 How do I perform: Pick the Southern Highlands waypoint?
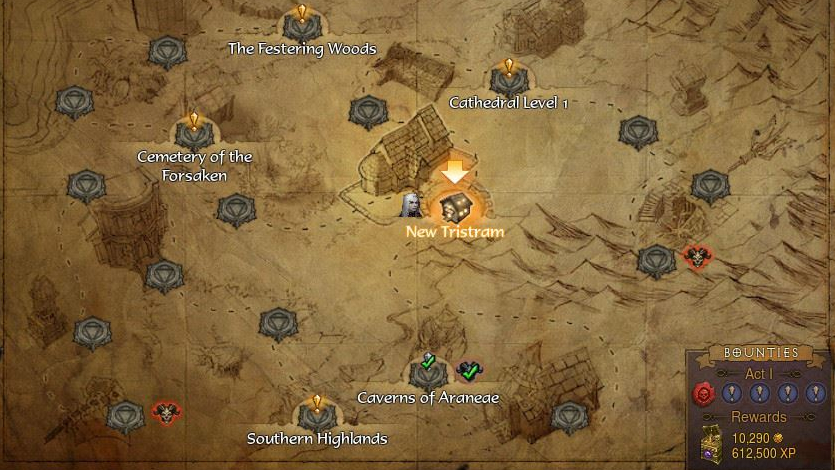316,415
